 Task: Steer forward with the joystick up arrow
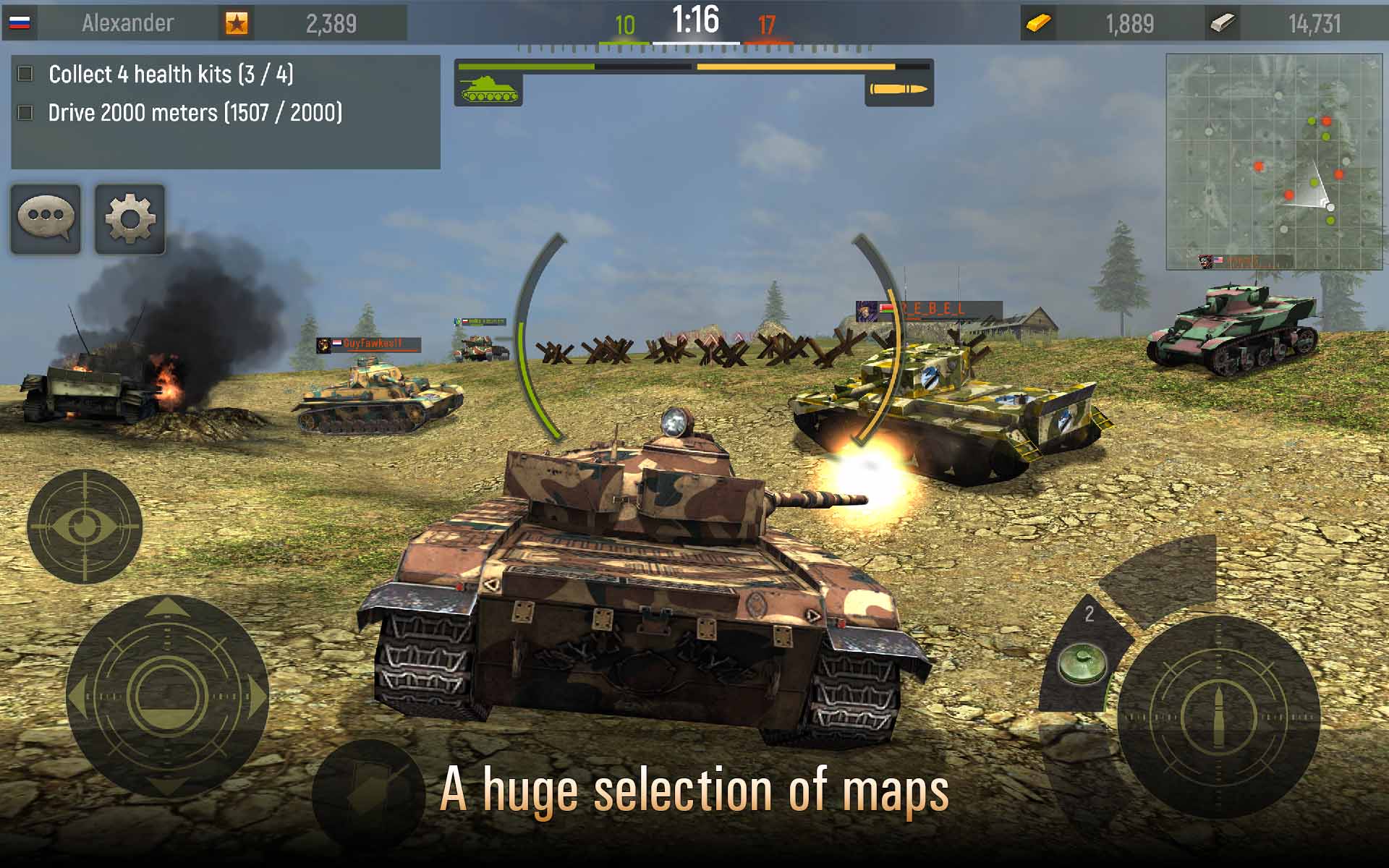click(167, 608)
